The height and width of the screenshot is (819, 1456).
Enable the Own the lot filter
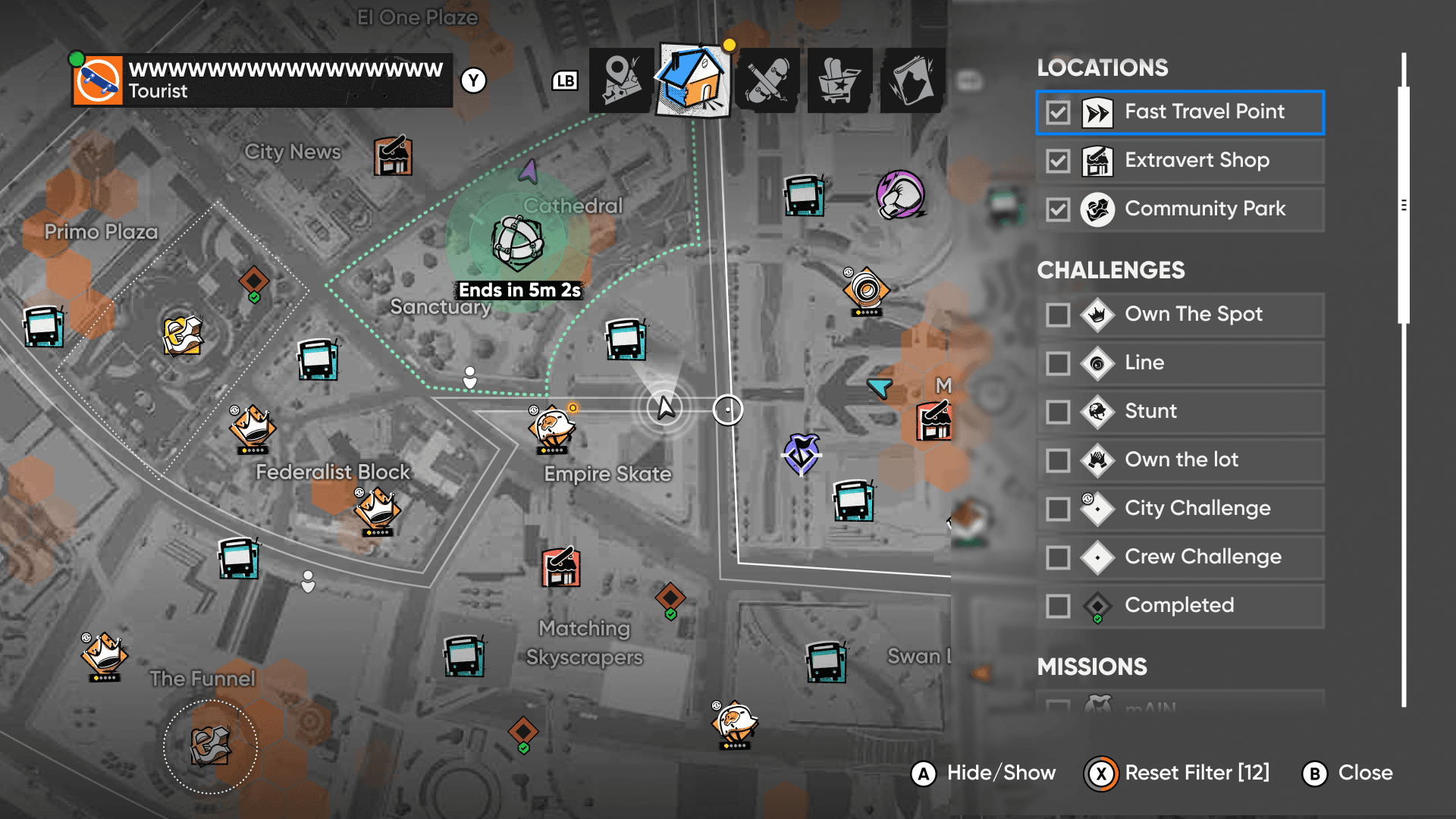(1058, 460)
